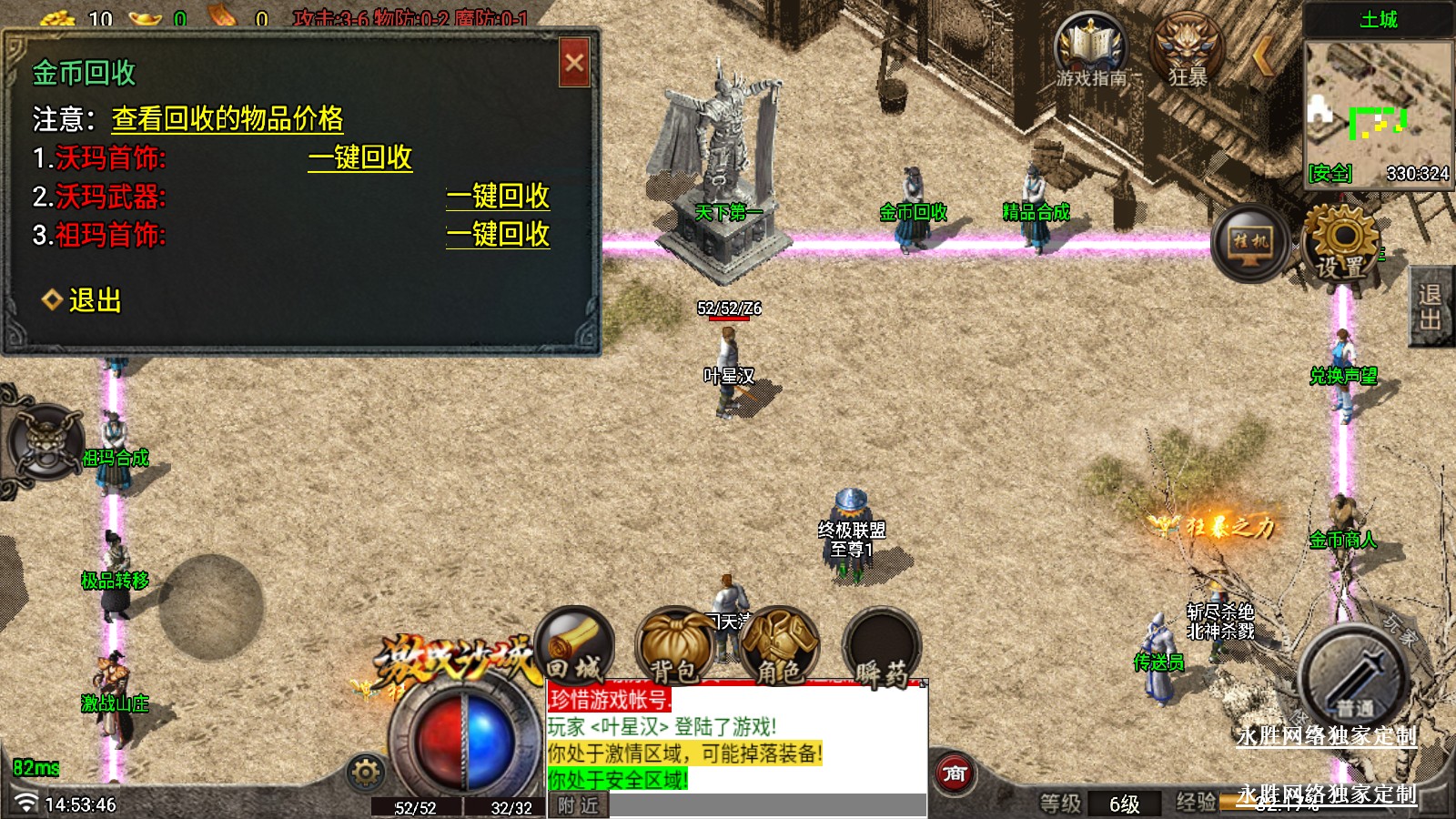1456x819 pixels.
Task: Recycle 祖玛首饰 with 一键回收
Action: [x=498, y=235]
